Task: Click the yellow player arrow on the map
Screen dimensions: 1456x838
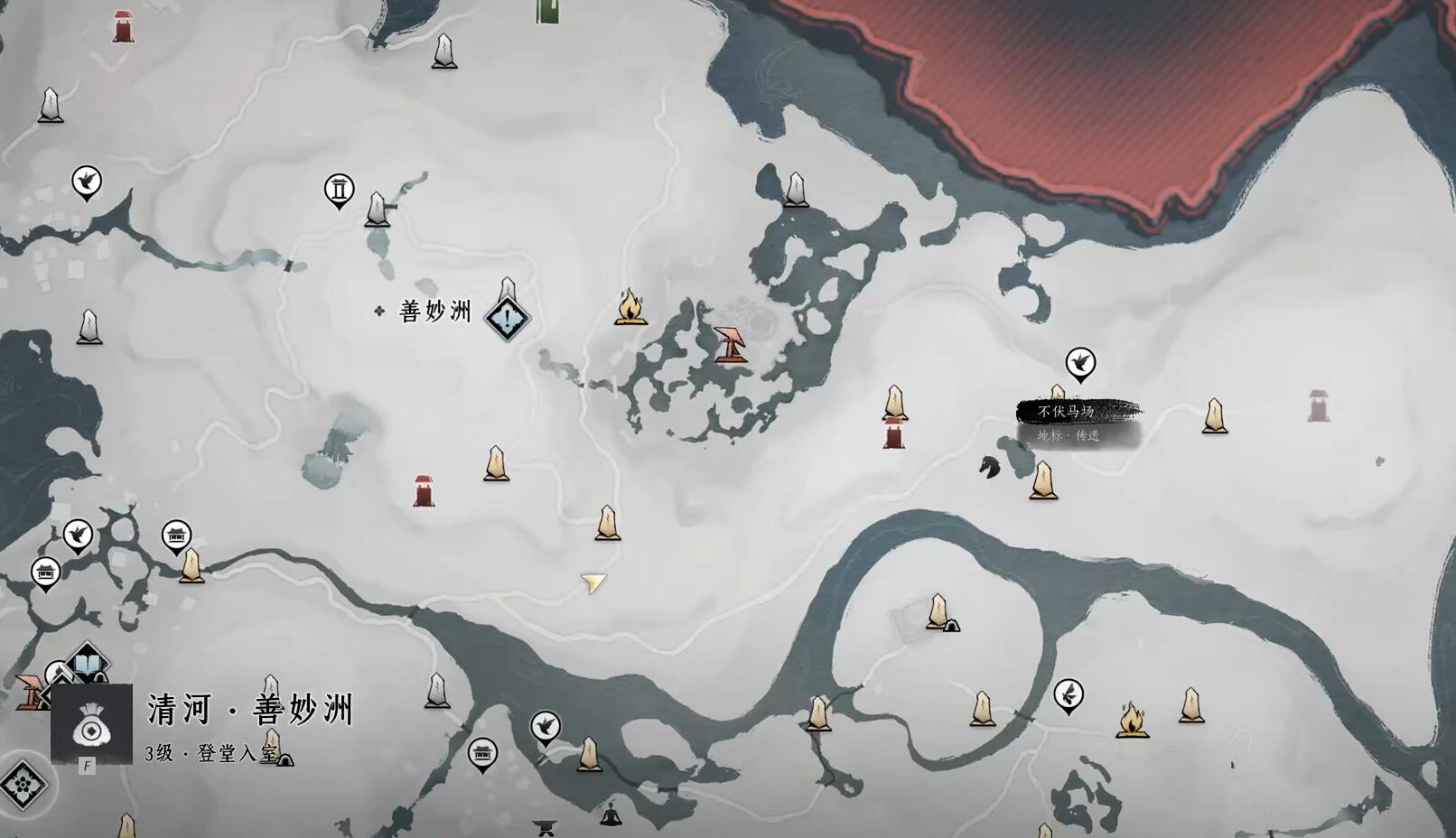Action: click(x=593, y=583)
